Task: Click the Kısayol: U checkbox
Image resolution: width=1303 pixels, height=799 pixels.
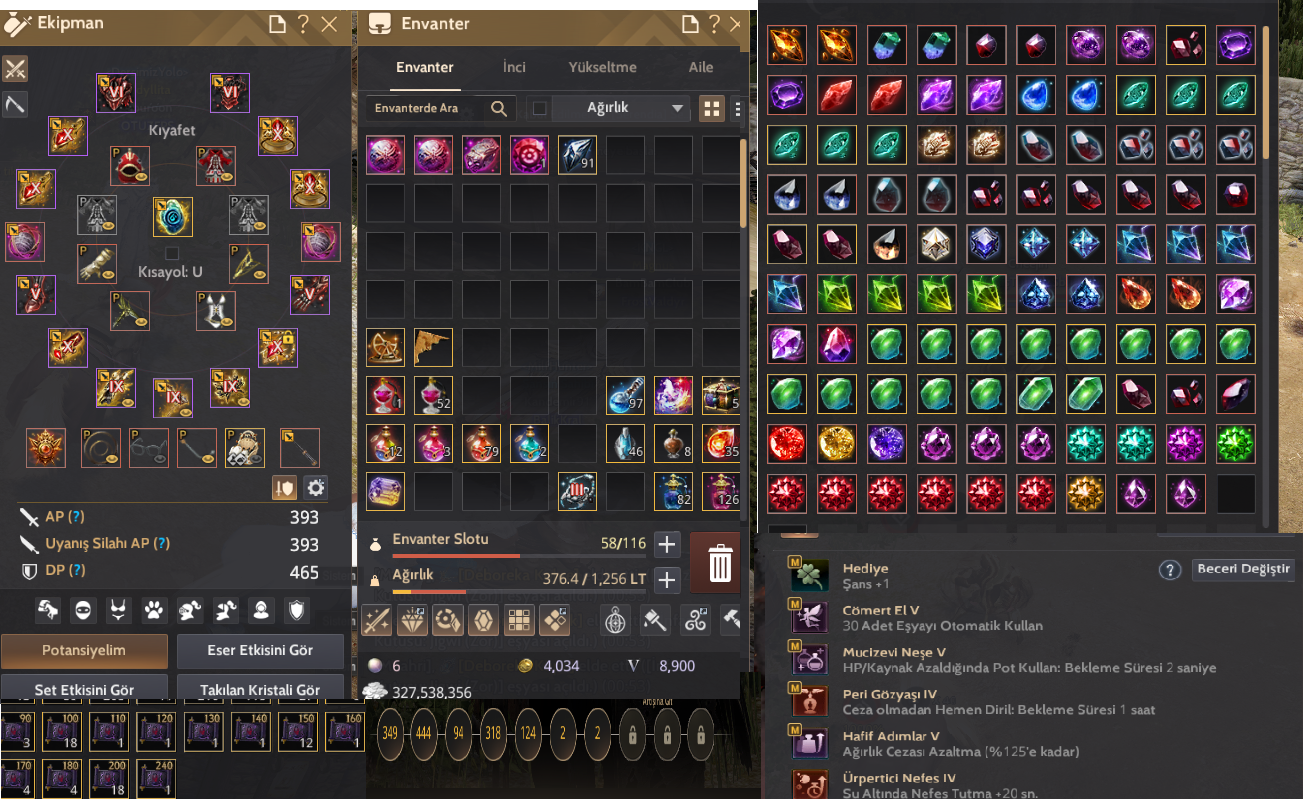Action: coord(172,253)
